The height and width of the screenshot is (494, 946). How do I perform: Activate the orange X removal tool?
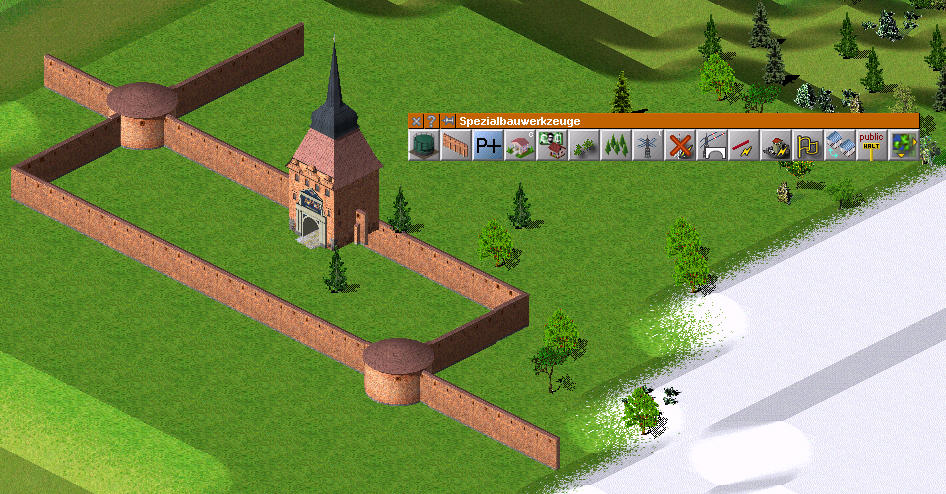tap(679, 146)
